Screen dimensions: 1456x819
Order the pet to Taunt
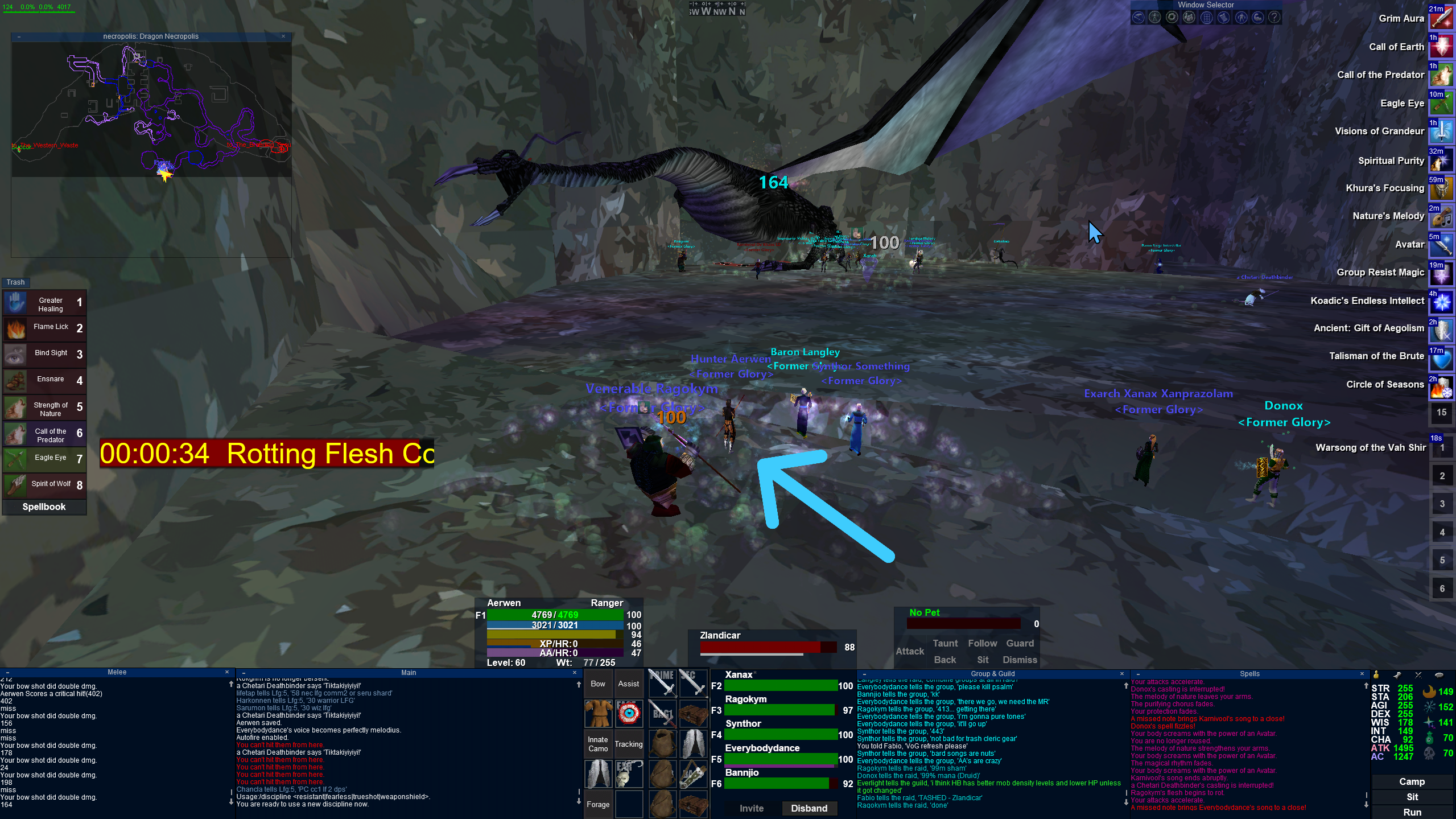click(944, 643)
